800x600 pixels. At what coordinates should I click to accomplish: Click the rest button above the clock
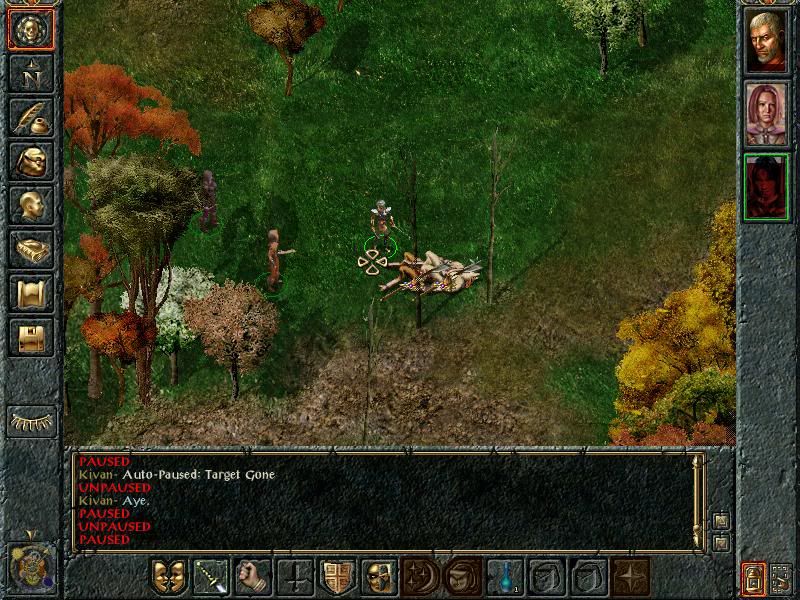[x=30, y=420]
